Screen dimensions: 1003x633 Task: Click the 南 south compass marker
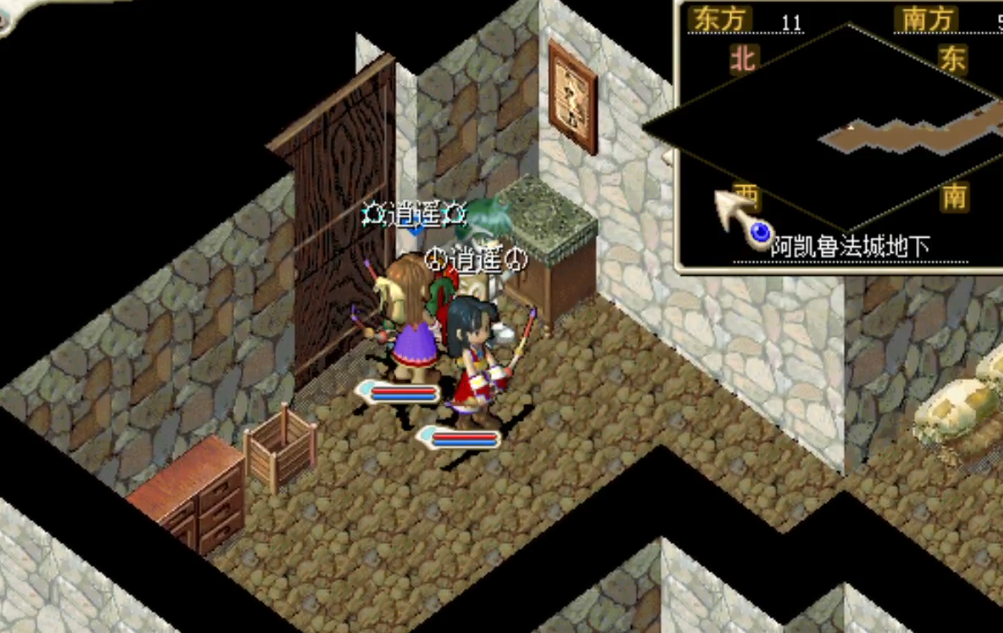(x=955, y=196)
